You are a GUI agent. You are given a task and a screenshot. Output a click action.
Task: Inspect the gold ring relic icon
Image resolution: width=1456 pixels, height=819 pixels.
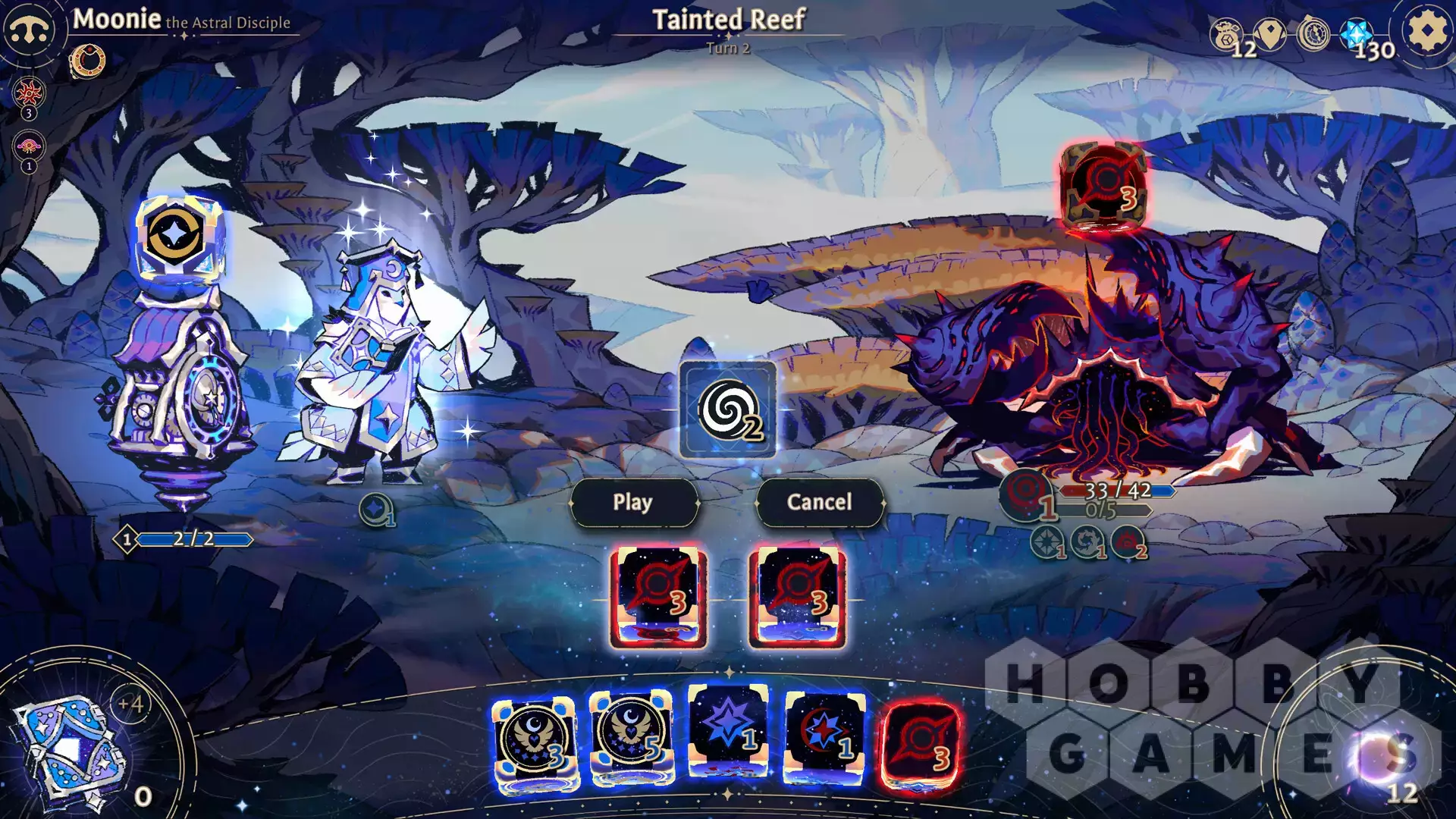point(88,61)
